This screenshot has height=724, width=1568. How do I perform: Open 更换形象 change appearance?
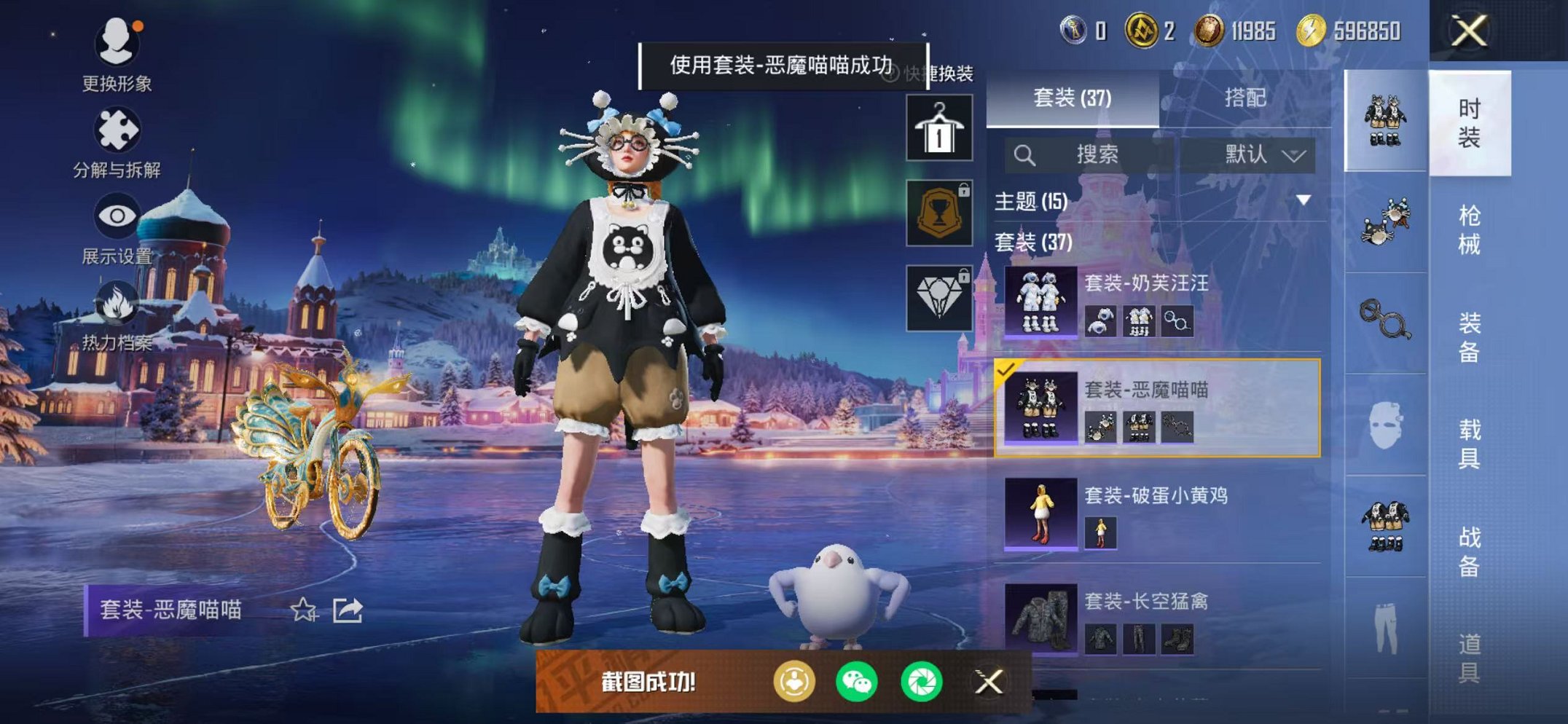click(117, 55)
